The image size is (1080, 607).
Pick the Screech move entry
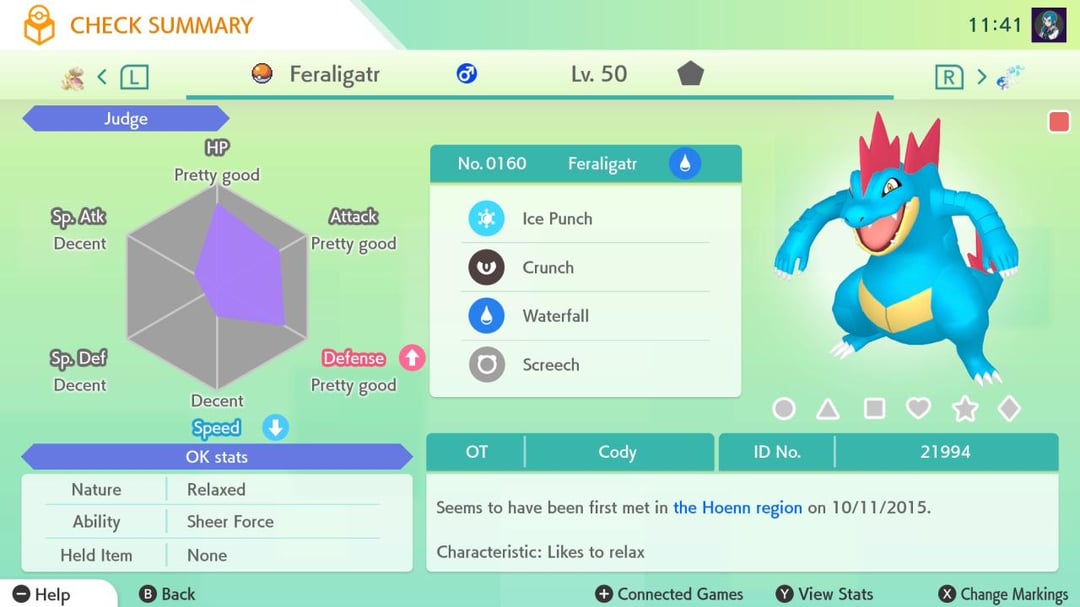(585, 365)
